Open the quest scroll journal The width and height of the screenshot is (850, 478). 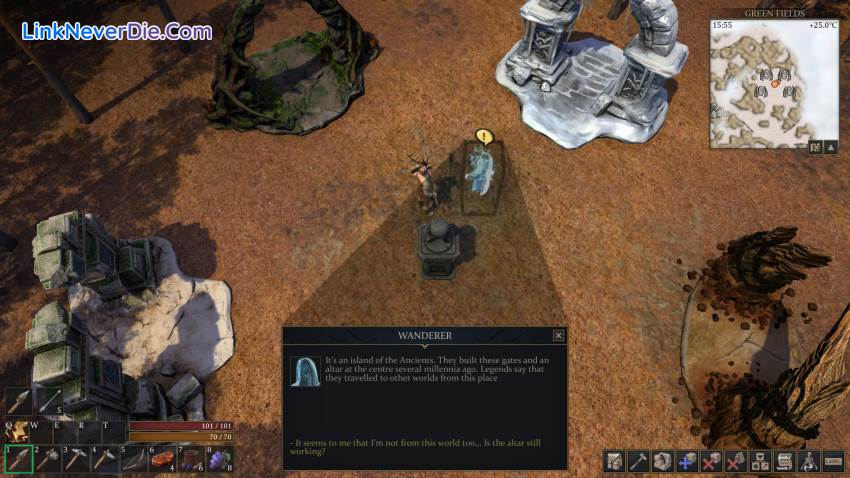(785, 461)
